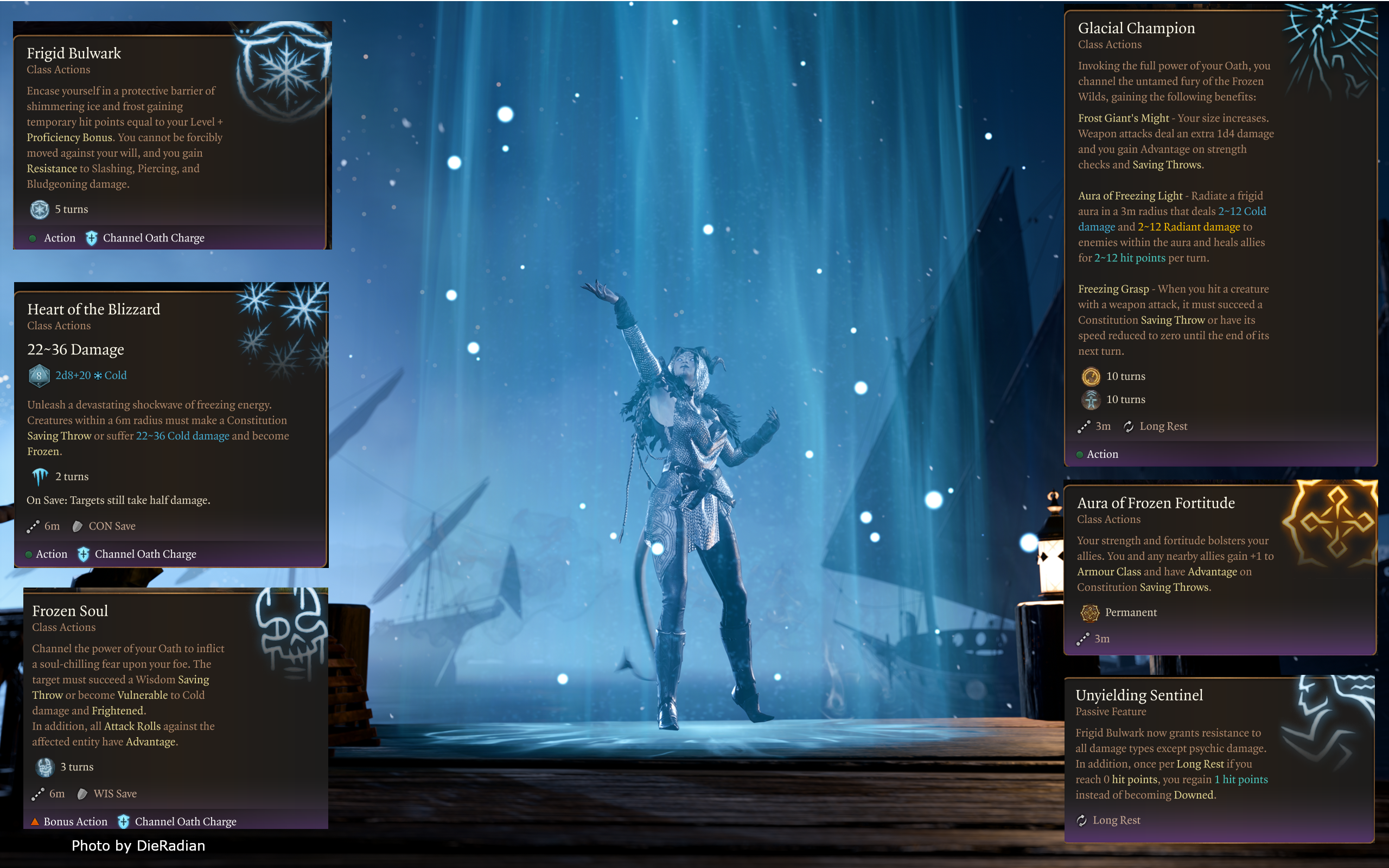Toggle the green Action indicator on Heart of the Blizzard
The width and height of the screenshot is (1389, 868).
[29, 554]
